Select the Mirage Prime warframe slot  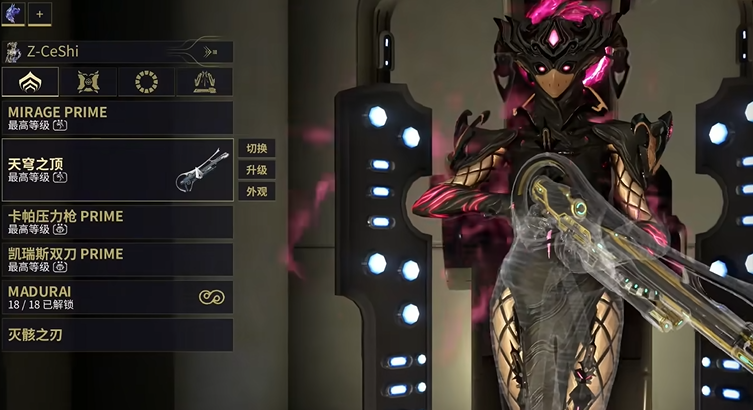pos(117,117)
